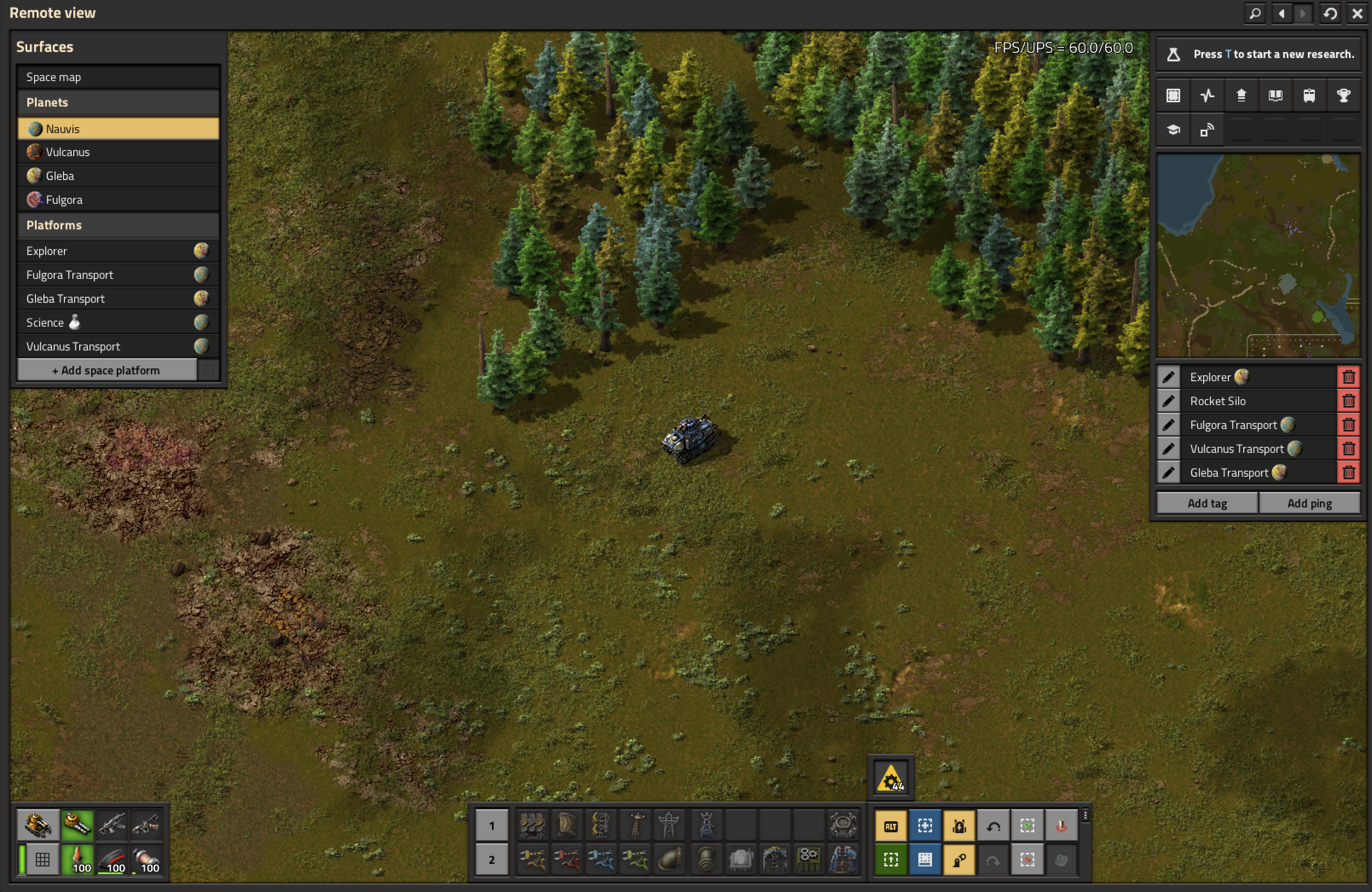The height and width of the screenshot is (892, 1372).
Task: Select the transport belt quickbar slot
Action: click(532, 825)
